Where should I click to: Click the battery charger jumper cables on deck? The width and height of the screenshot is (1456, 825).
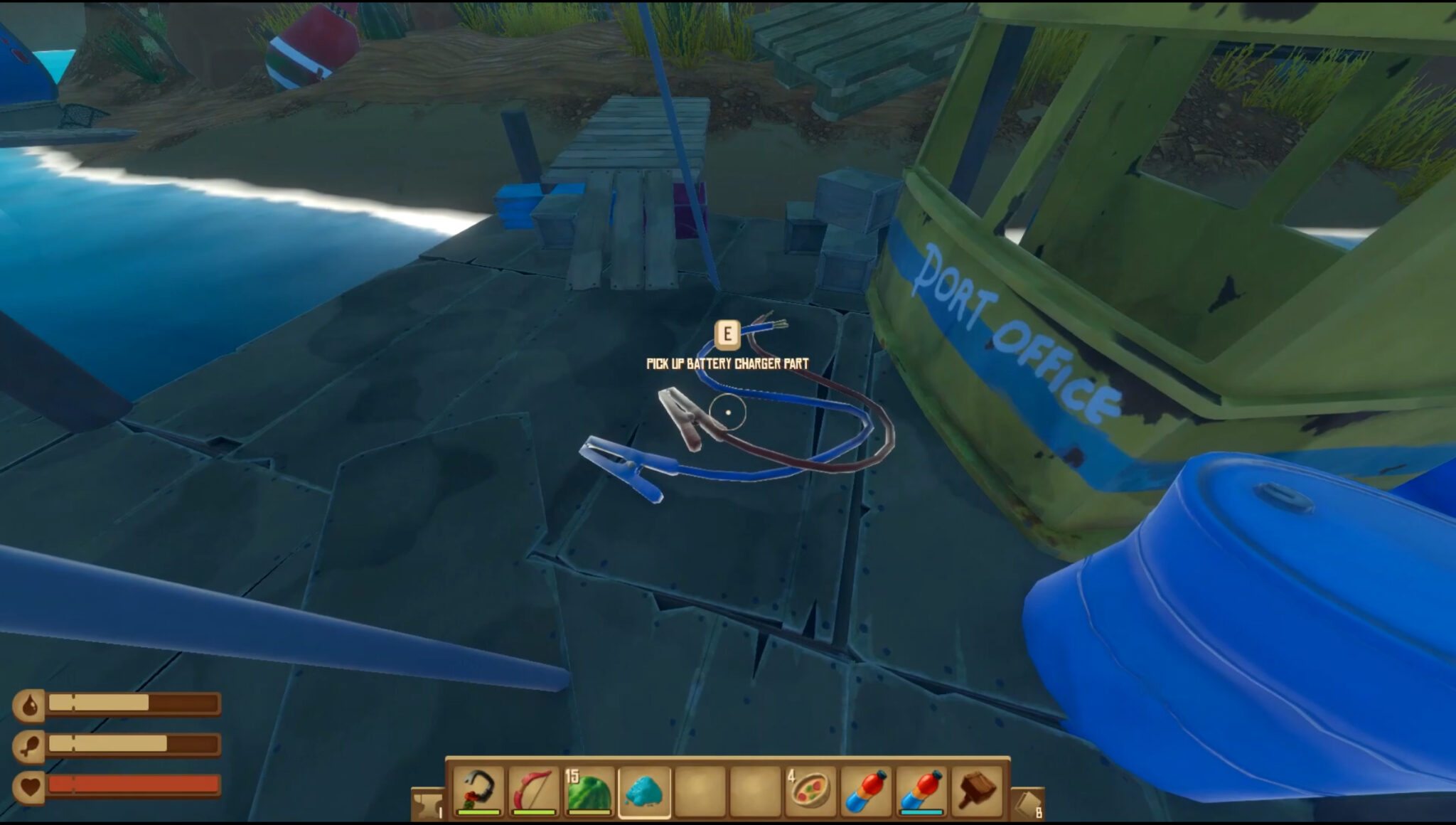[x=732, y=427]
